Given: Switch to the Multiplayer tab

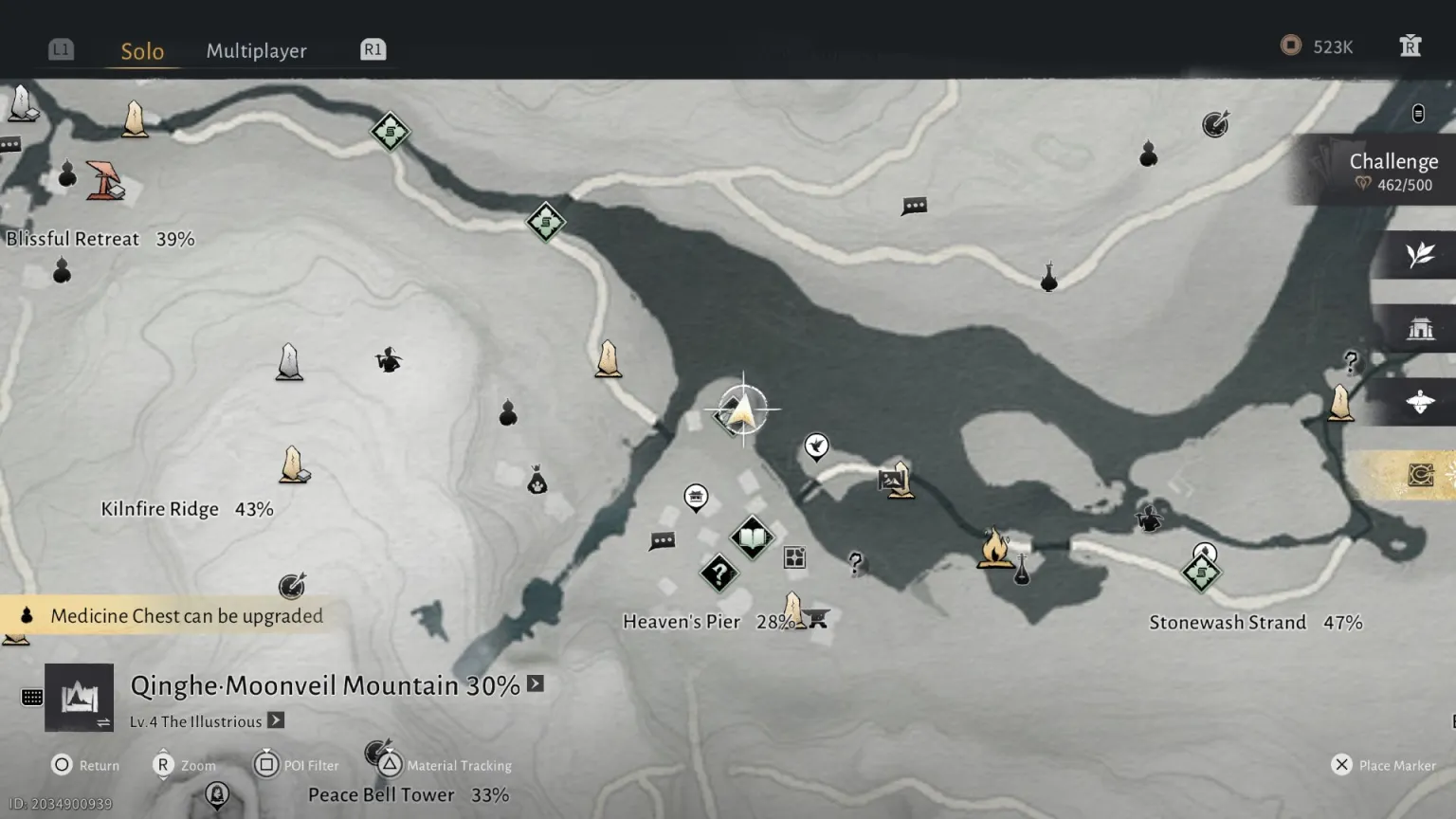Looking at the screenshot, I should tap(256, 51).
